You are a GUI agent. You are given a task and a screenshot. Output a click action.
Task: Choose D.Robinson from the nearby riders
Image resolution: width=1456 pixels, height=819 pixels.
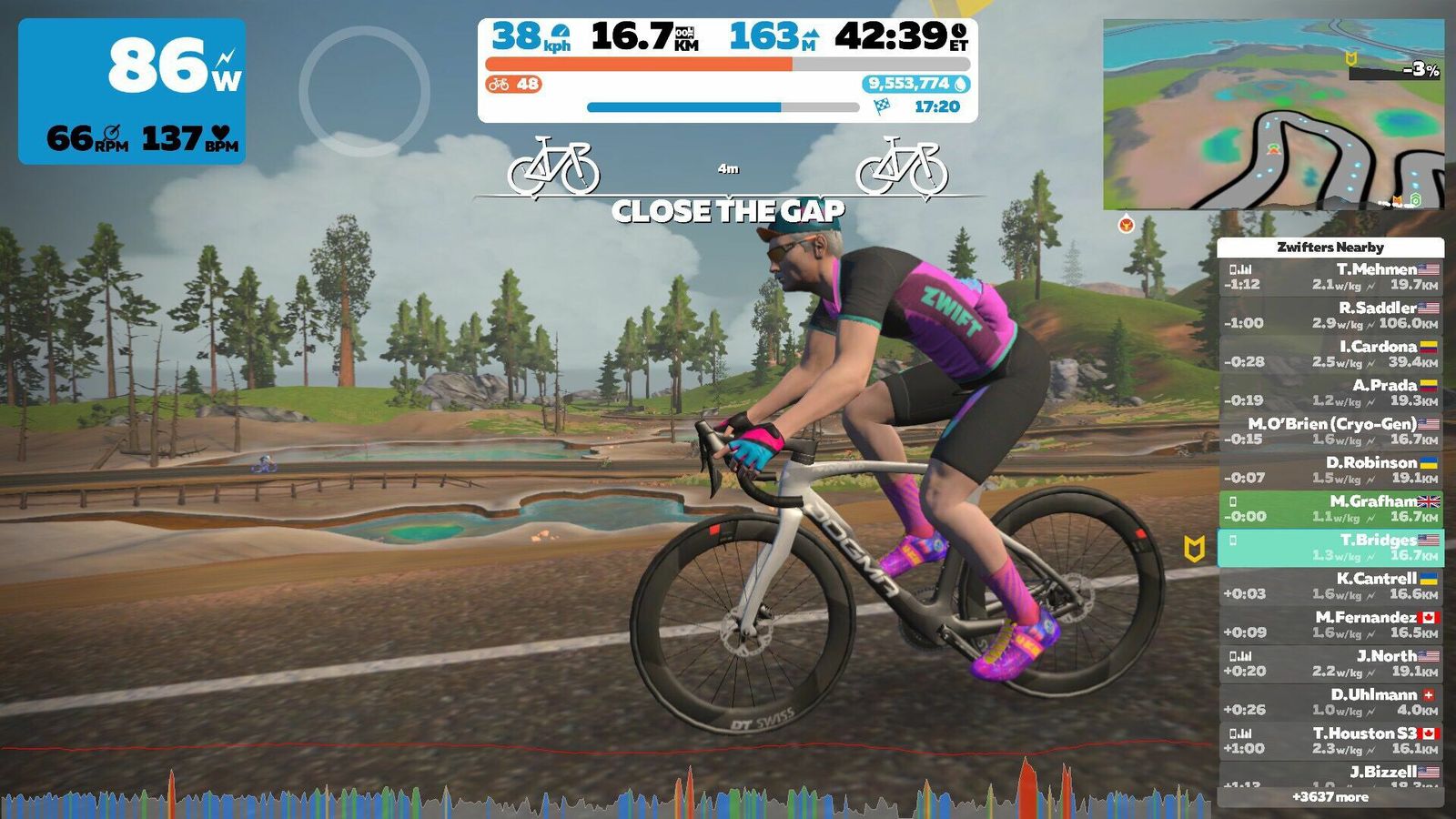pos(1330,470)
